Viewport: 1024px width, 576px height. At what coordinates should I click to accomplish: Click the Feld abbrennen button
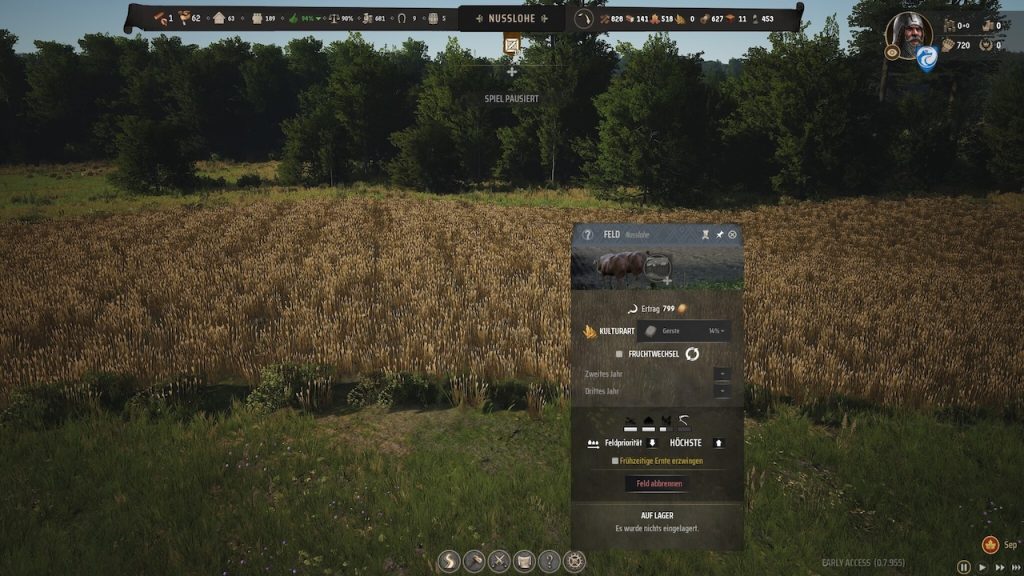[657, 484]
